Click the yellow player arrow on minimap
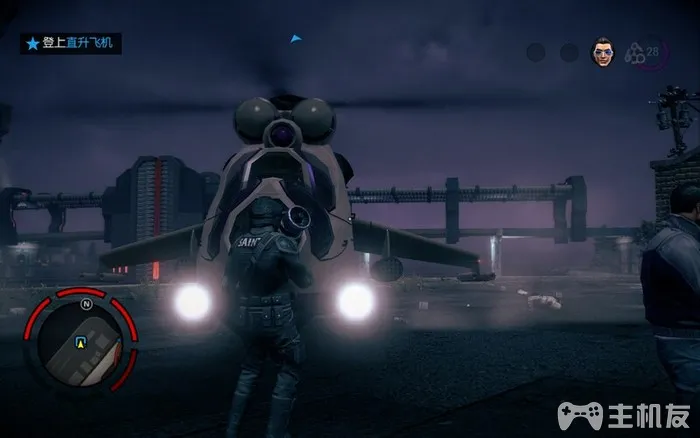Screen dimensions: 700x438 [x=80, y=342]
